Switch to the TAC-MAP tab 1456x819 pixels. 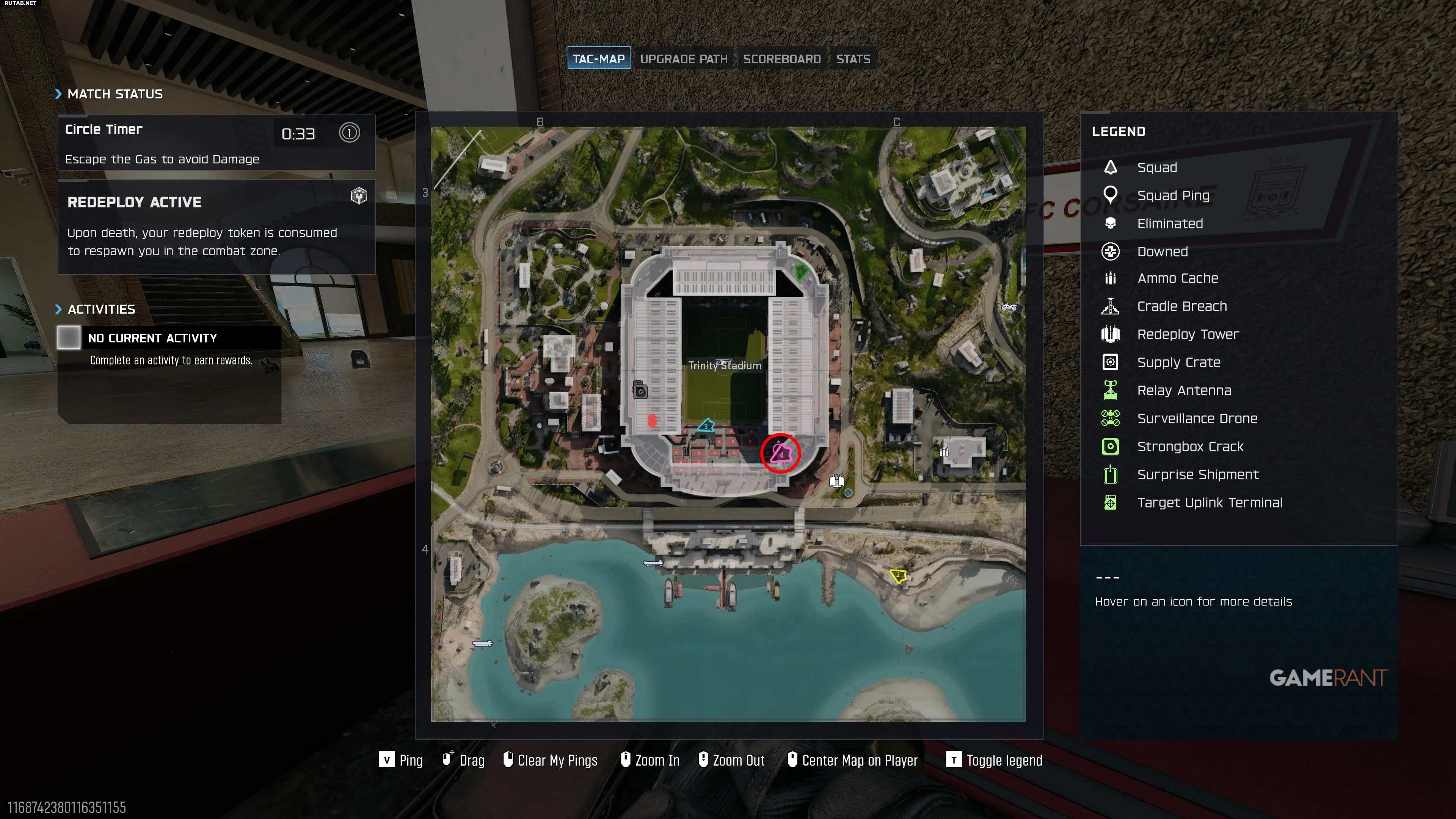(599, 59)
